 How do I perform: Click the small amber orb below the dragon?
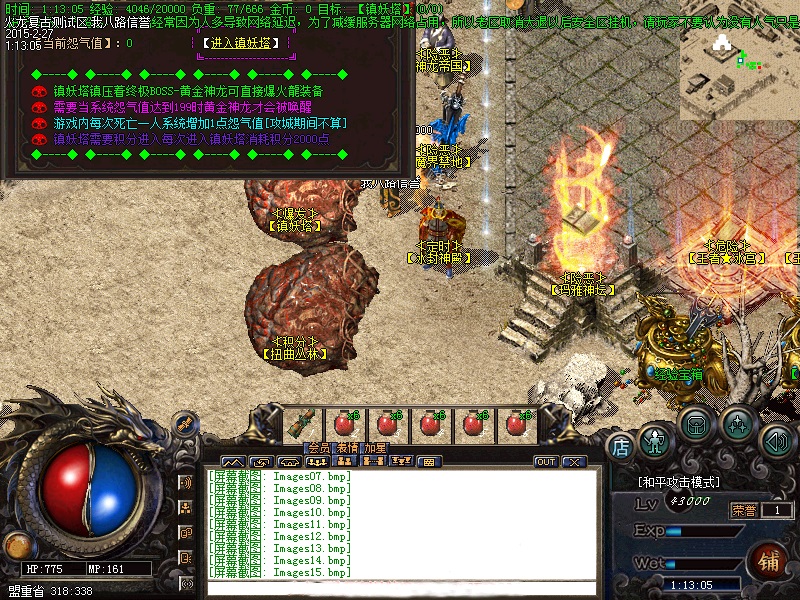coord(17,546)
